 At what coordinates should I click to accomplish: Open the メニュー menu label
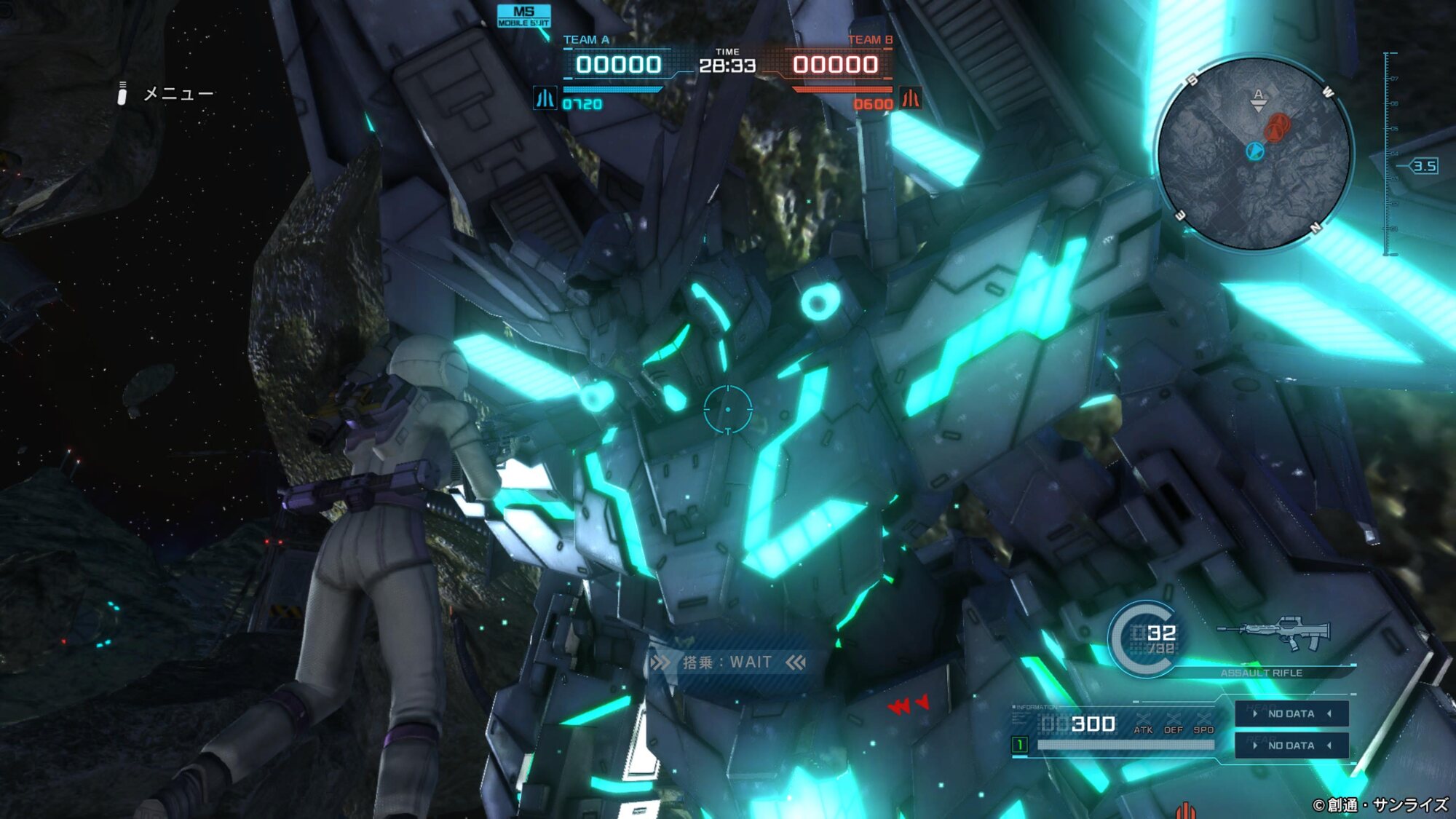tap(178, 94)
